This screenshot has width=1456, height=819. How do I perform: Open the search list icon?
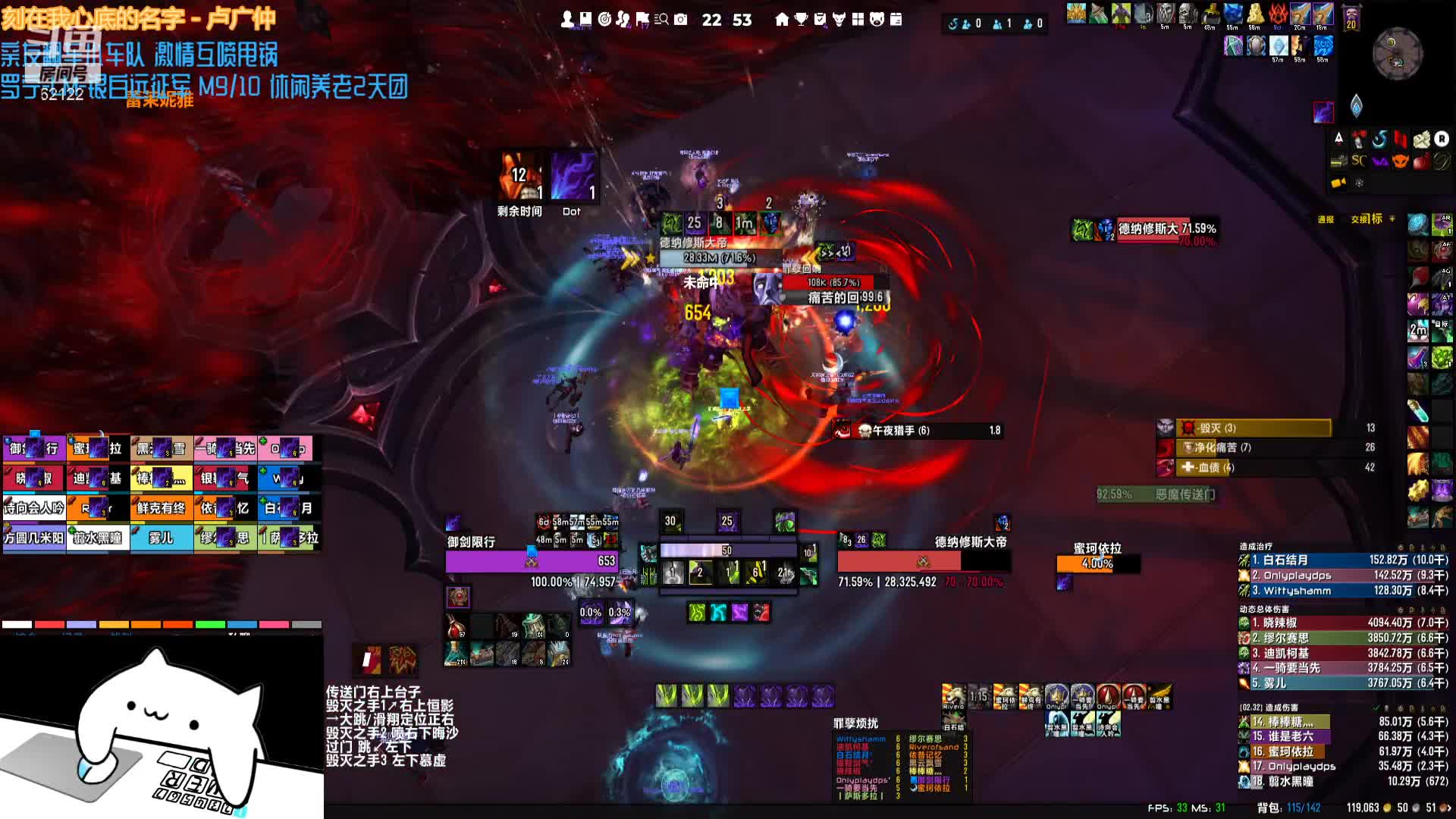coord(661,20)
